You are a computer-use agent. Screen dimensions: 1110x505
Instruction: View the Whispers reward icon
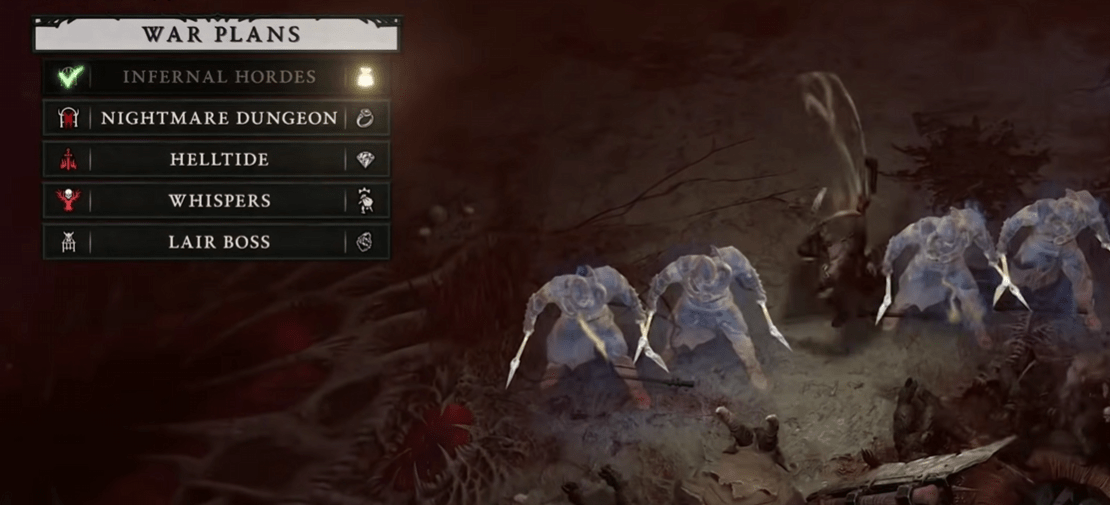pyautogui.click(x=365, y=200)
